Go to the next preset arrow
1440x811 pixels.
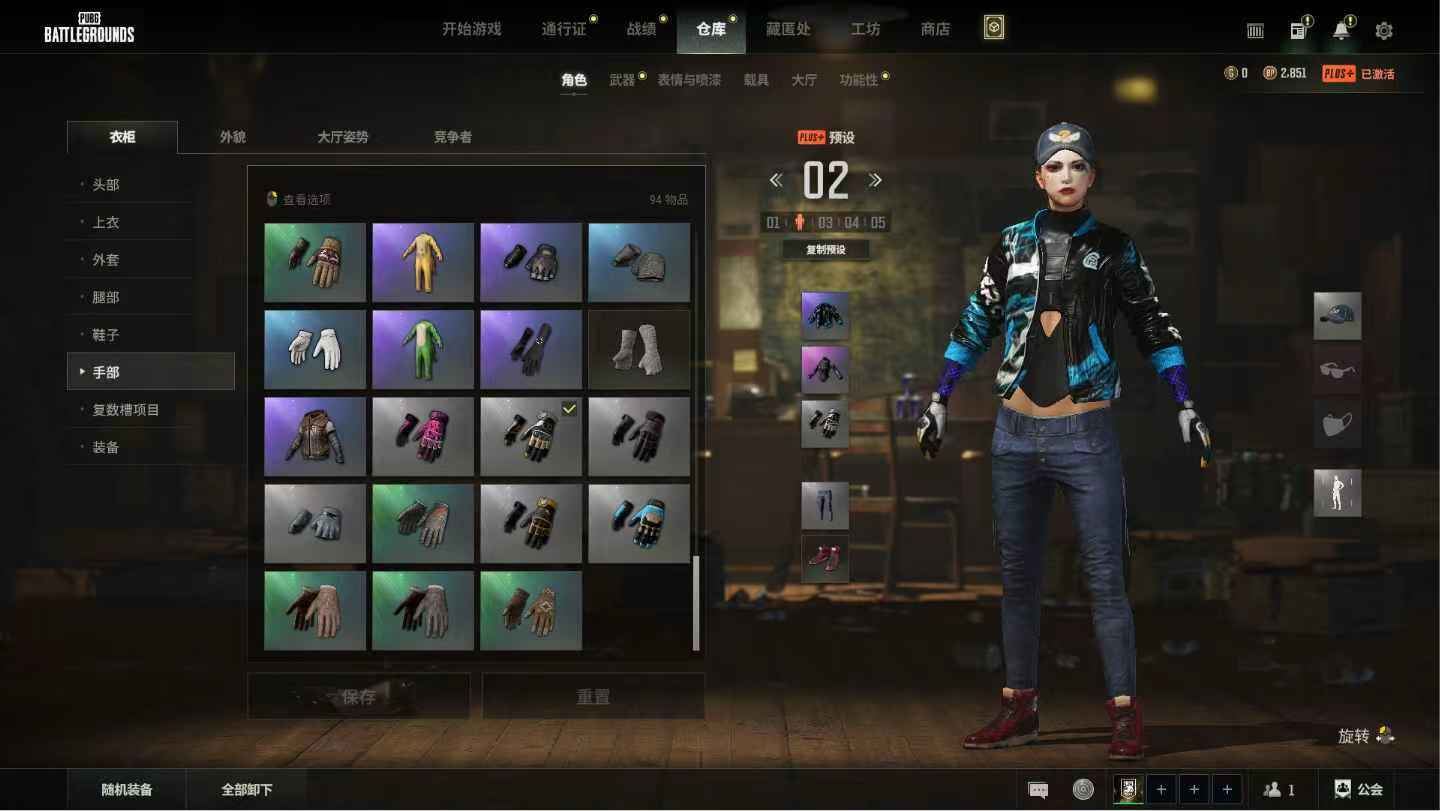[x=875, y=180]
